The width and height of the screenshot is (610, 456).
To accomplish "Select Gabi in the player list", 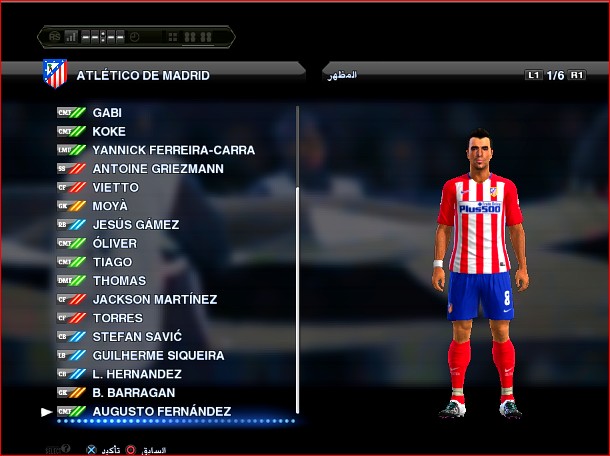I will (108, 113).
